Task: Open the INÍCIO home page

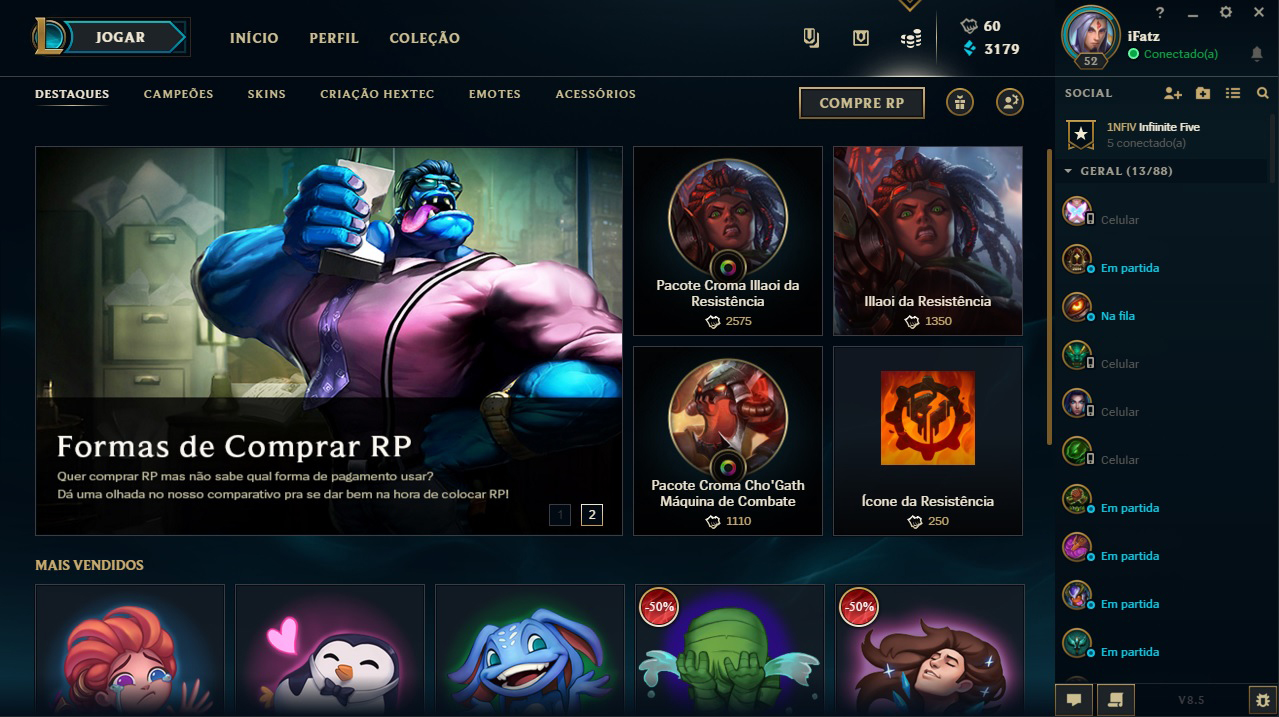Action: [254, 38]
